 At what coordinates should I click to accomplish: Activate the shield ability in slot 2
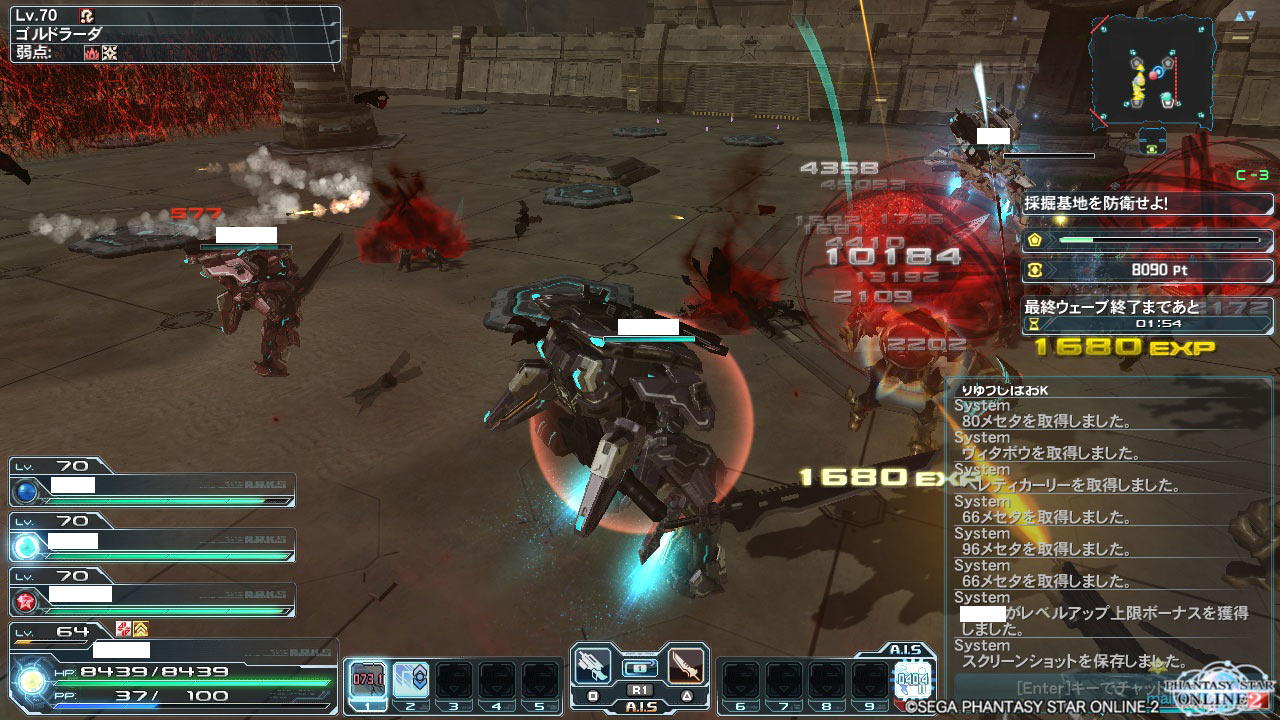pyautogui.click(x=410, y=680)
